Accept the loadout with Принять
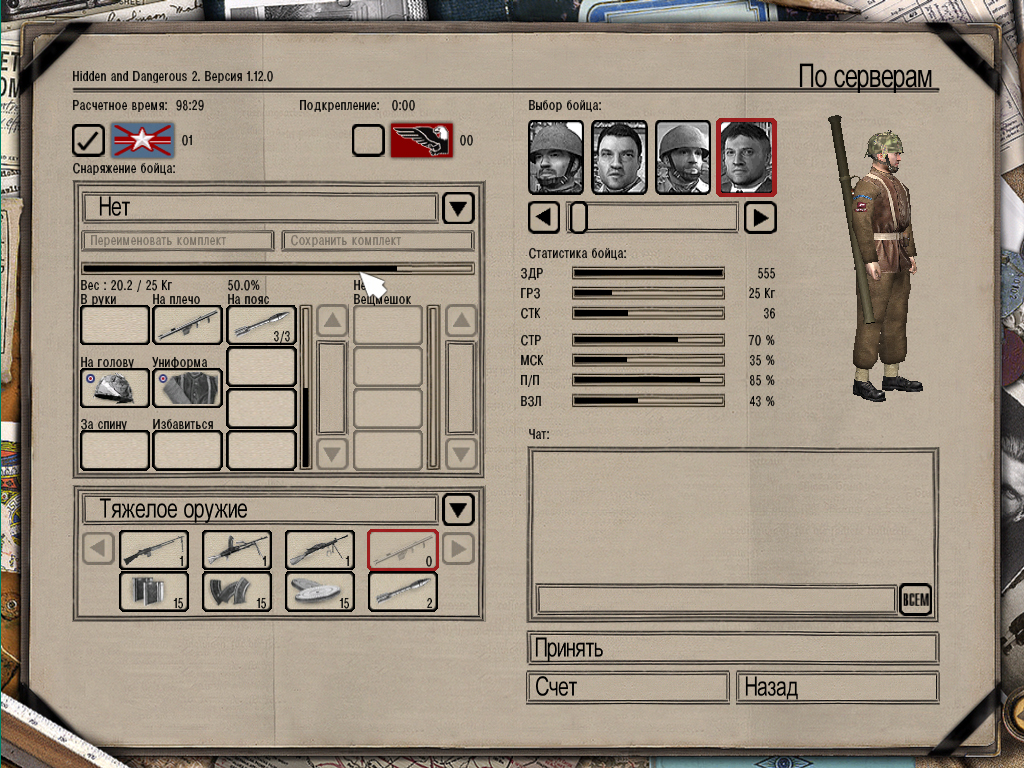 coord(732,648)
